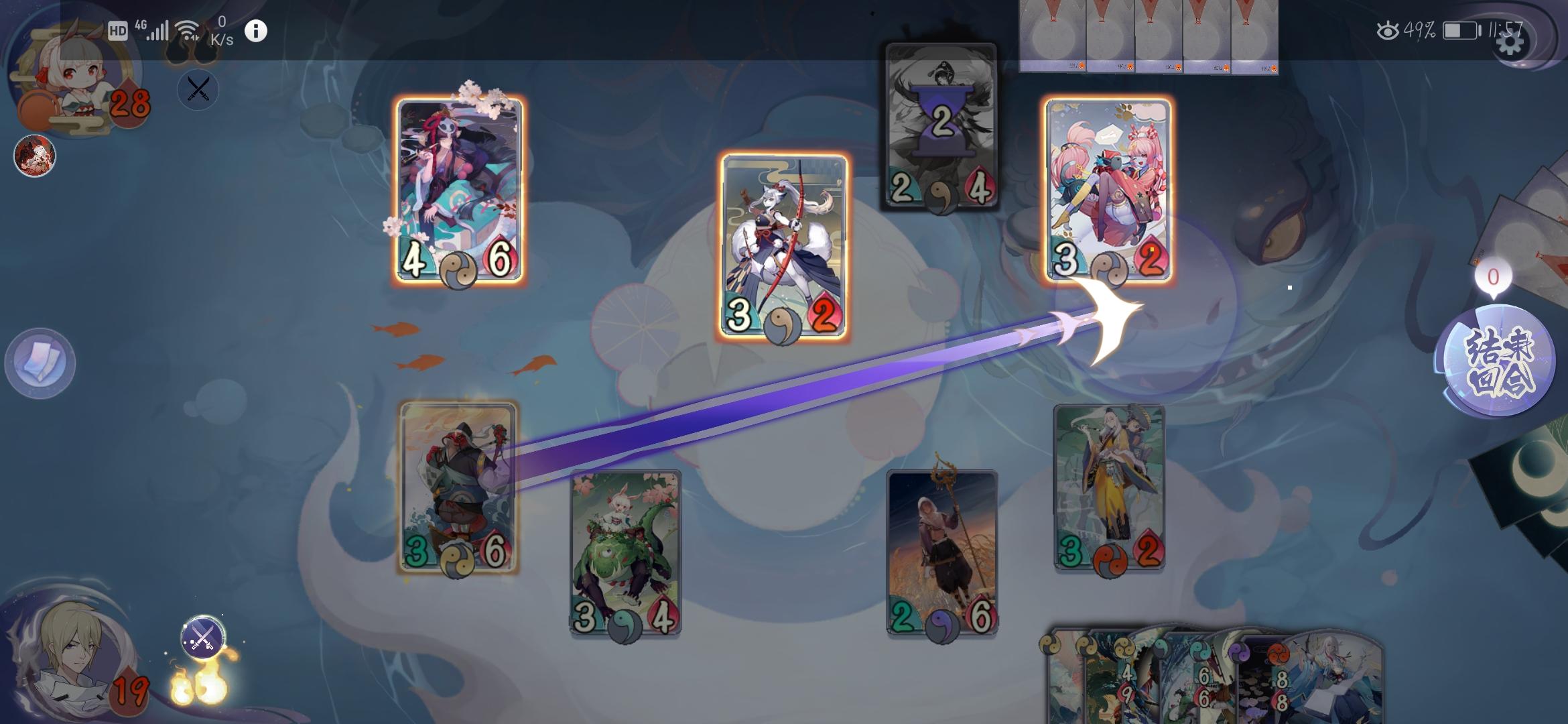Tap the round info (i) icon near status bar

click(x=255, y=32)
